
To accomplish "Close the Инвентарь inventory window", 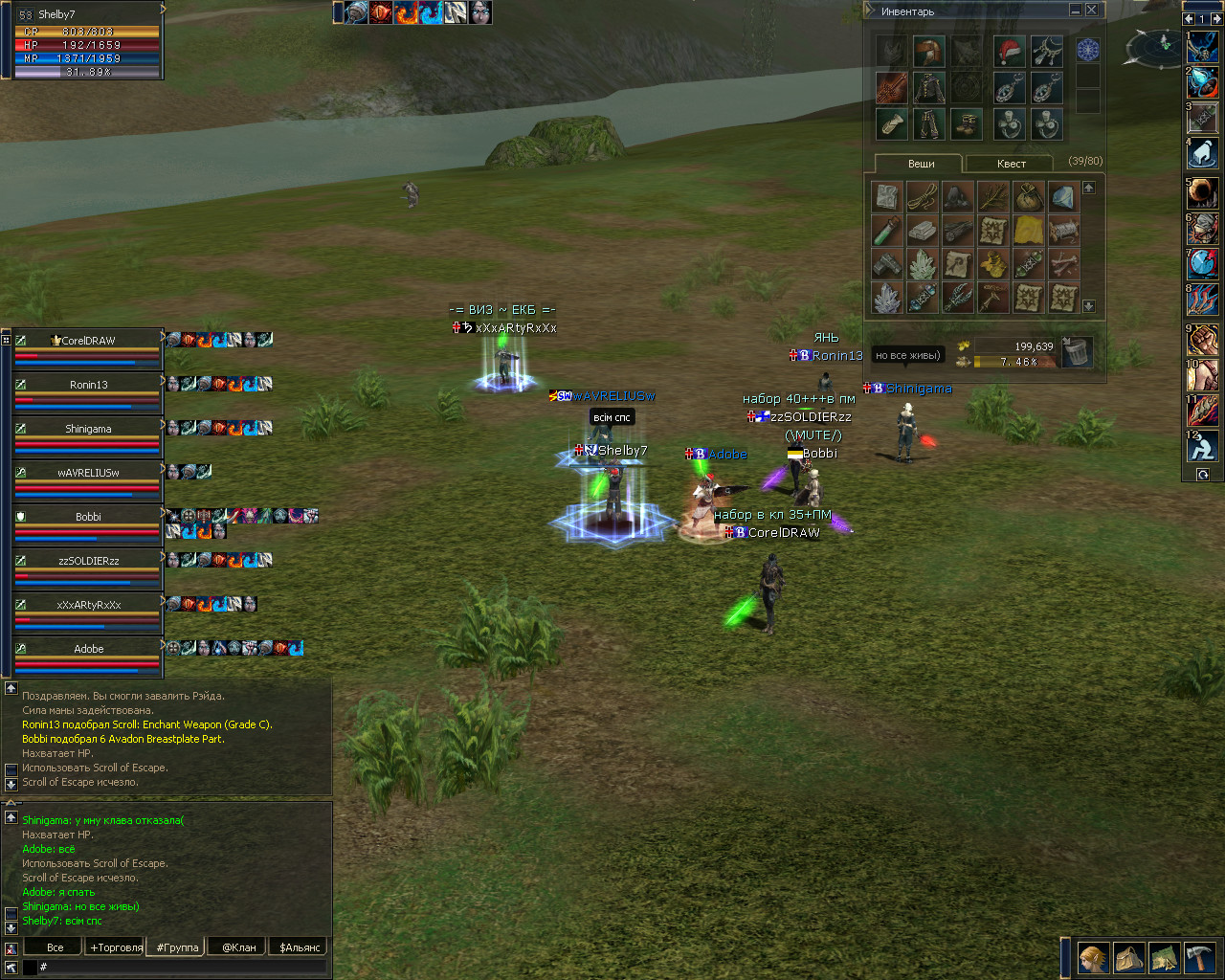I will tap(1092, 11).
